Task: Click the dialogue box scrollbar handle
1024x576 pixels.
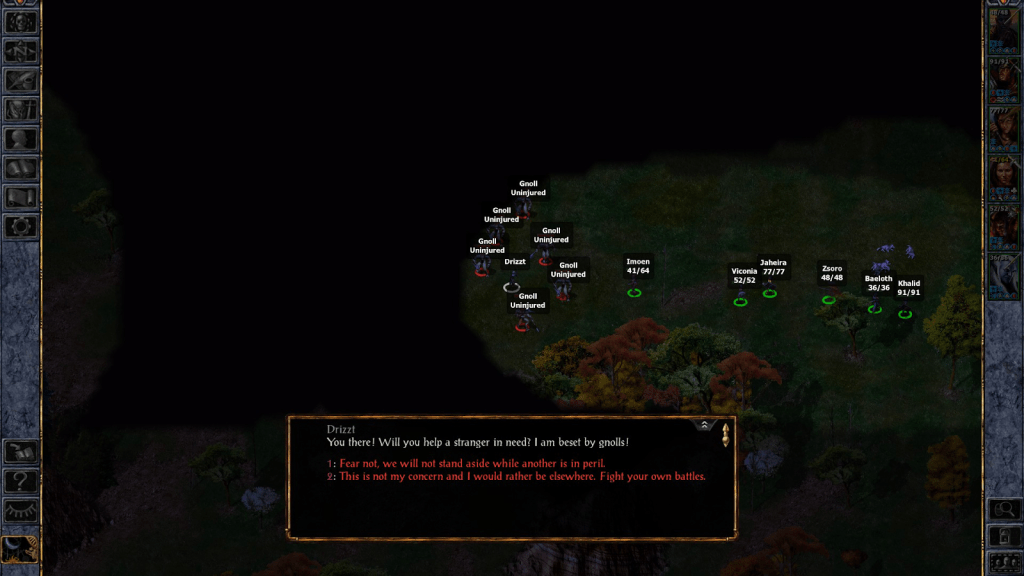Action: [726, 435]
